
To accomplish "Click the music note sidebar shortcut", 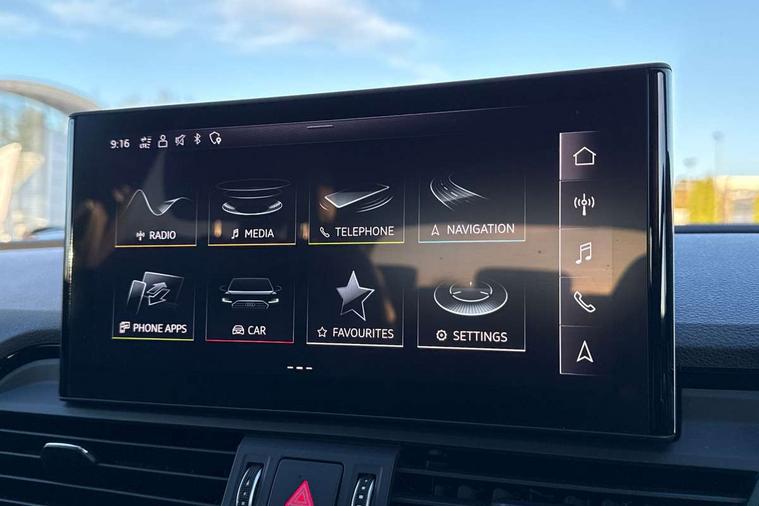I will (584, 253).
